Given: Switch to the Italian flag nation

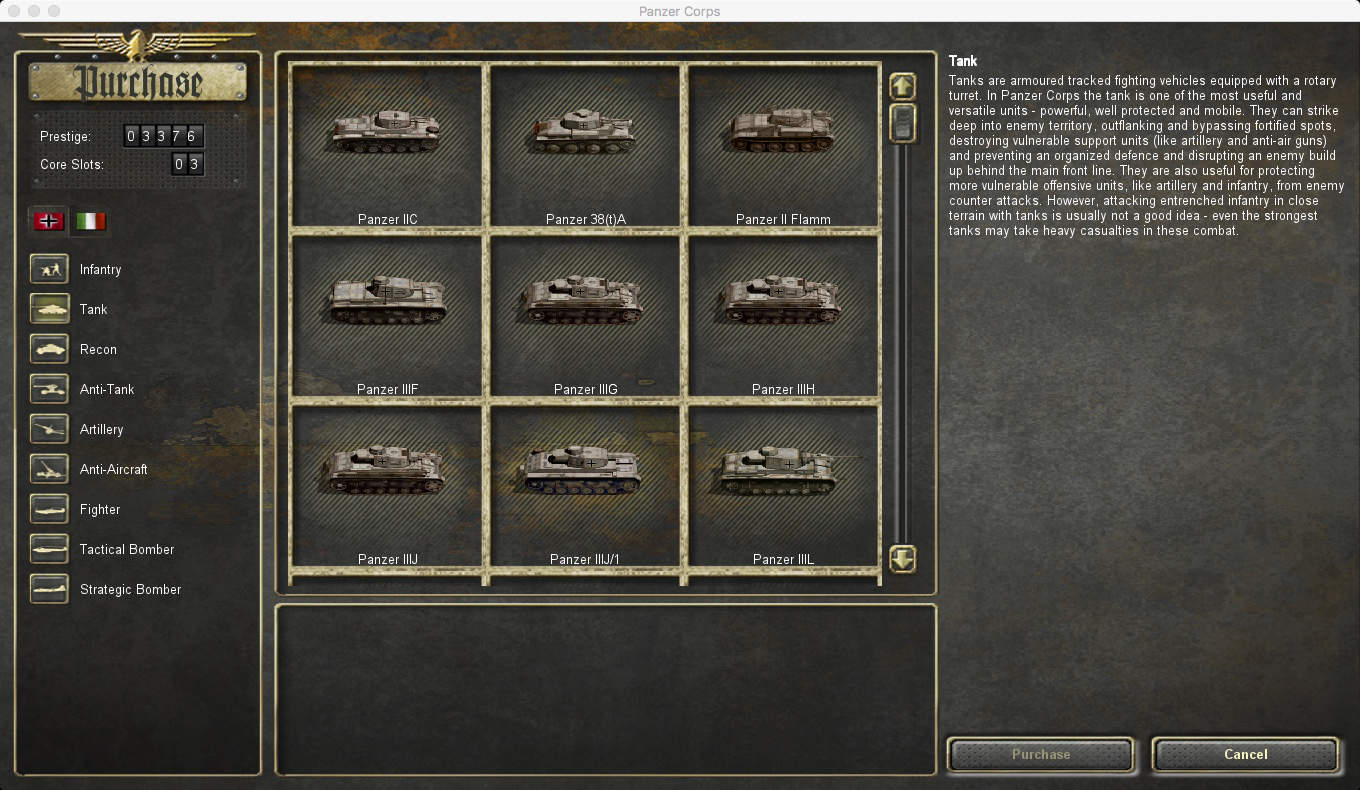Looking at the screenshot, I should point(91,221).
